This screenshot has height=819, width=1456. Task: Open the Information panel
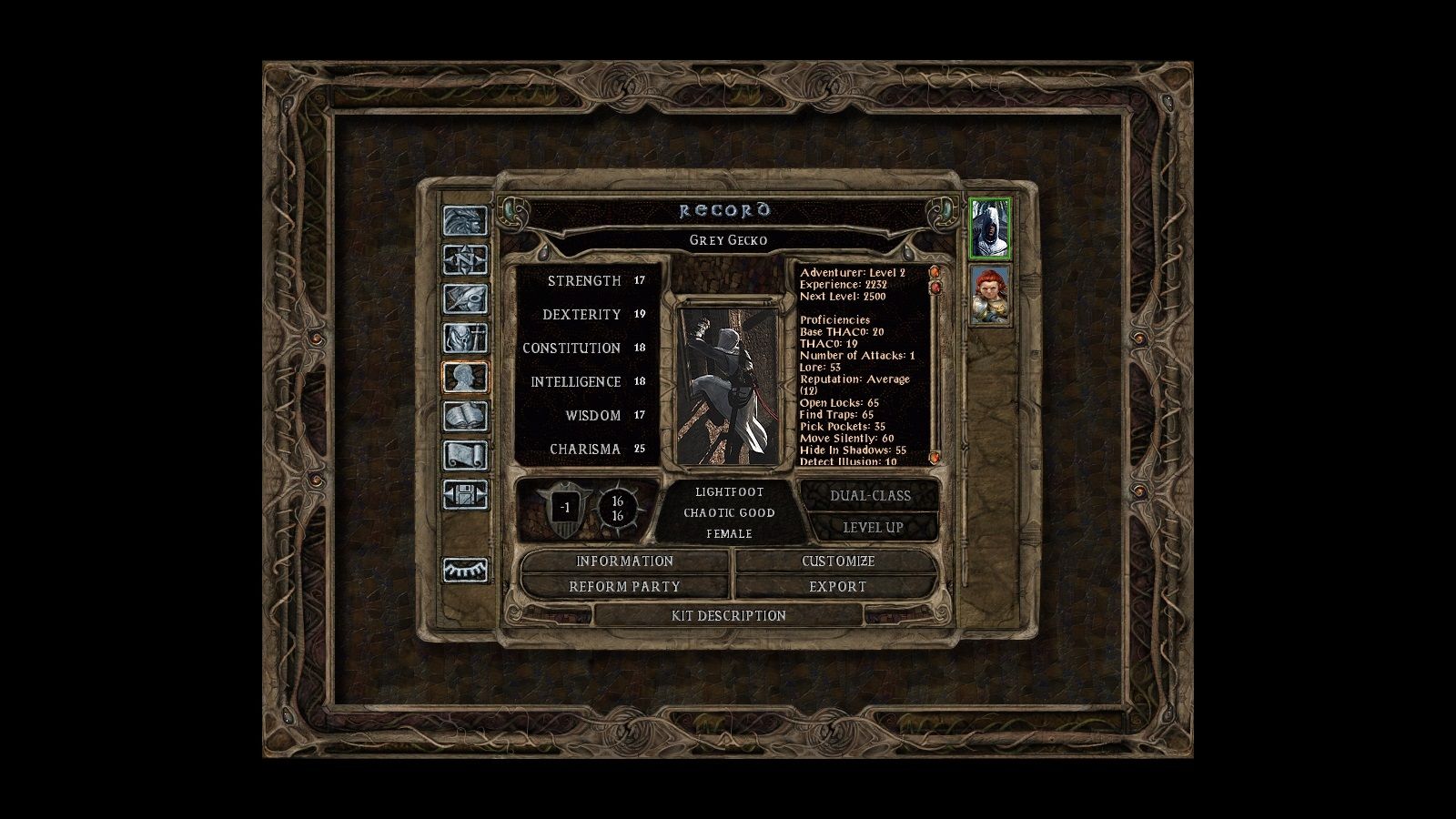(x=624, y=561)
